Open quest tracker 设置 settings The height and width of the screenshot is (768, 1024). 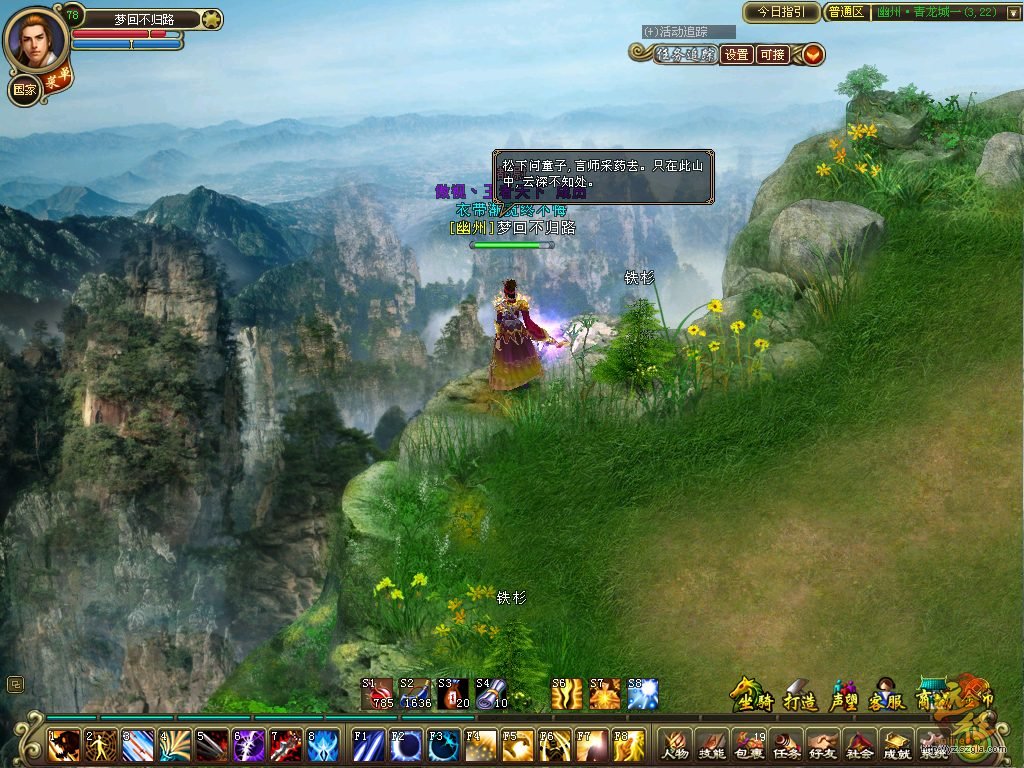coord(737,55)
